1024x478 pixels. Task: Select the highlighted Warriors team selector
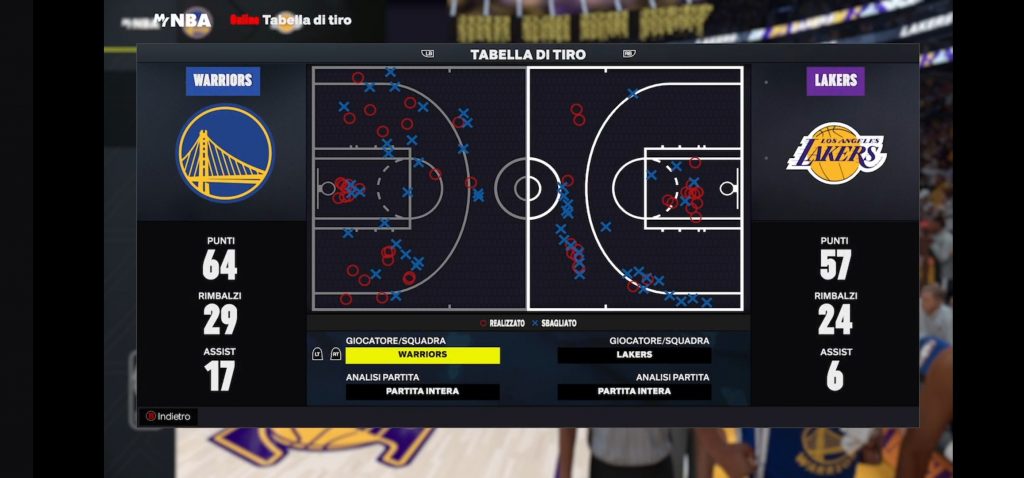point(422,355)
